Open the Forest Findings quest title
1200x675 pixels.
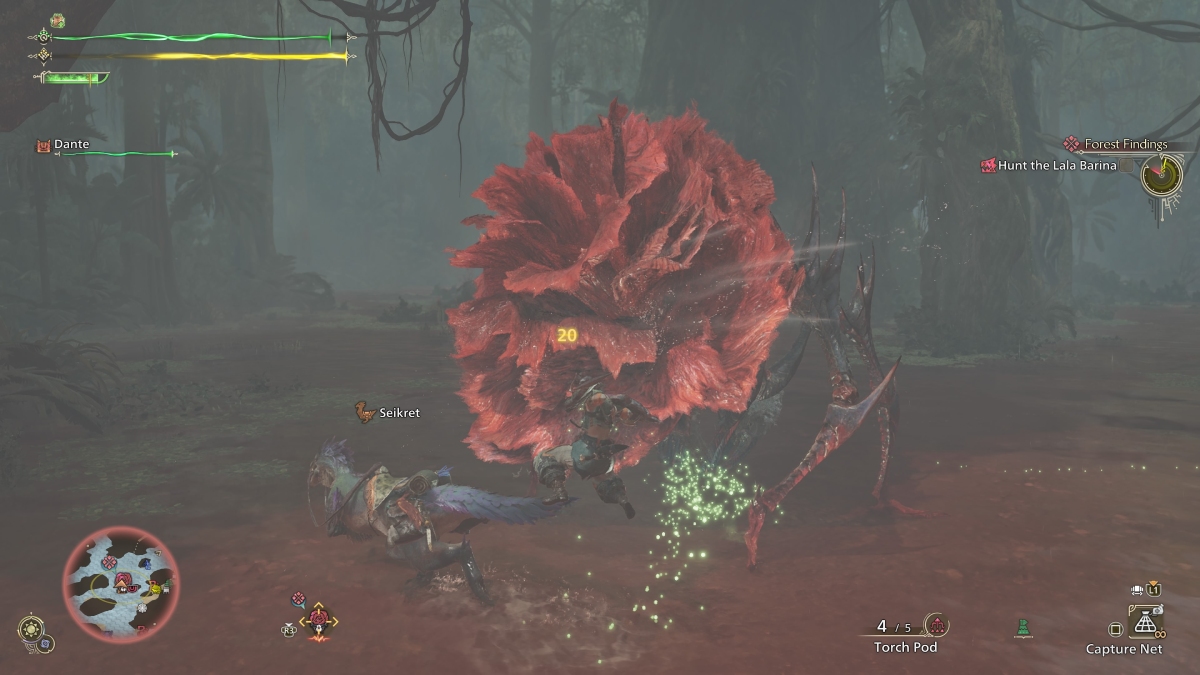(x=1125, y=144)
